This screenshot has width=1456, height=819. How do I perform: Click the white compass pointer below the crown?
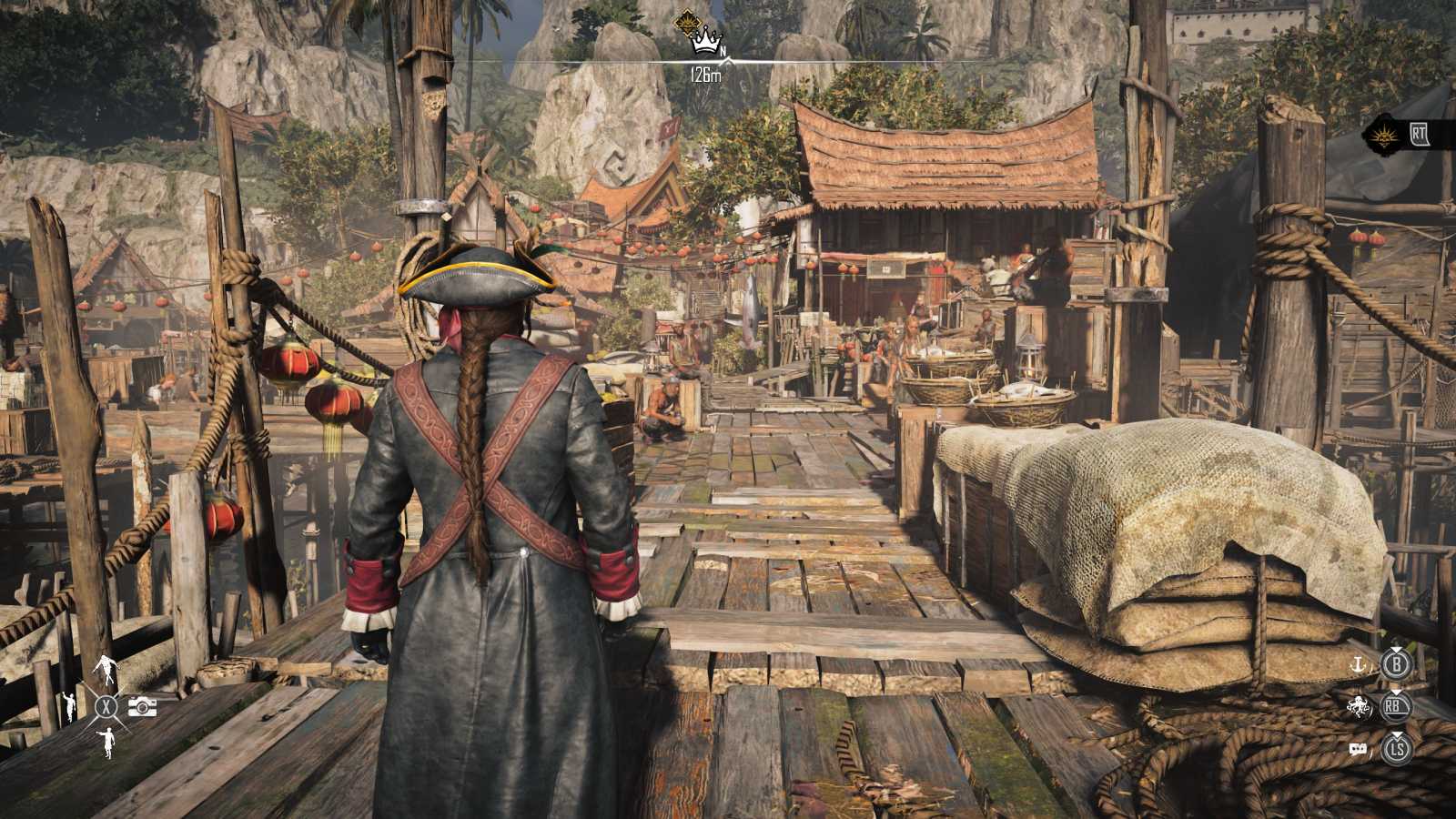729,61
